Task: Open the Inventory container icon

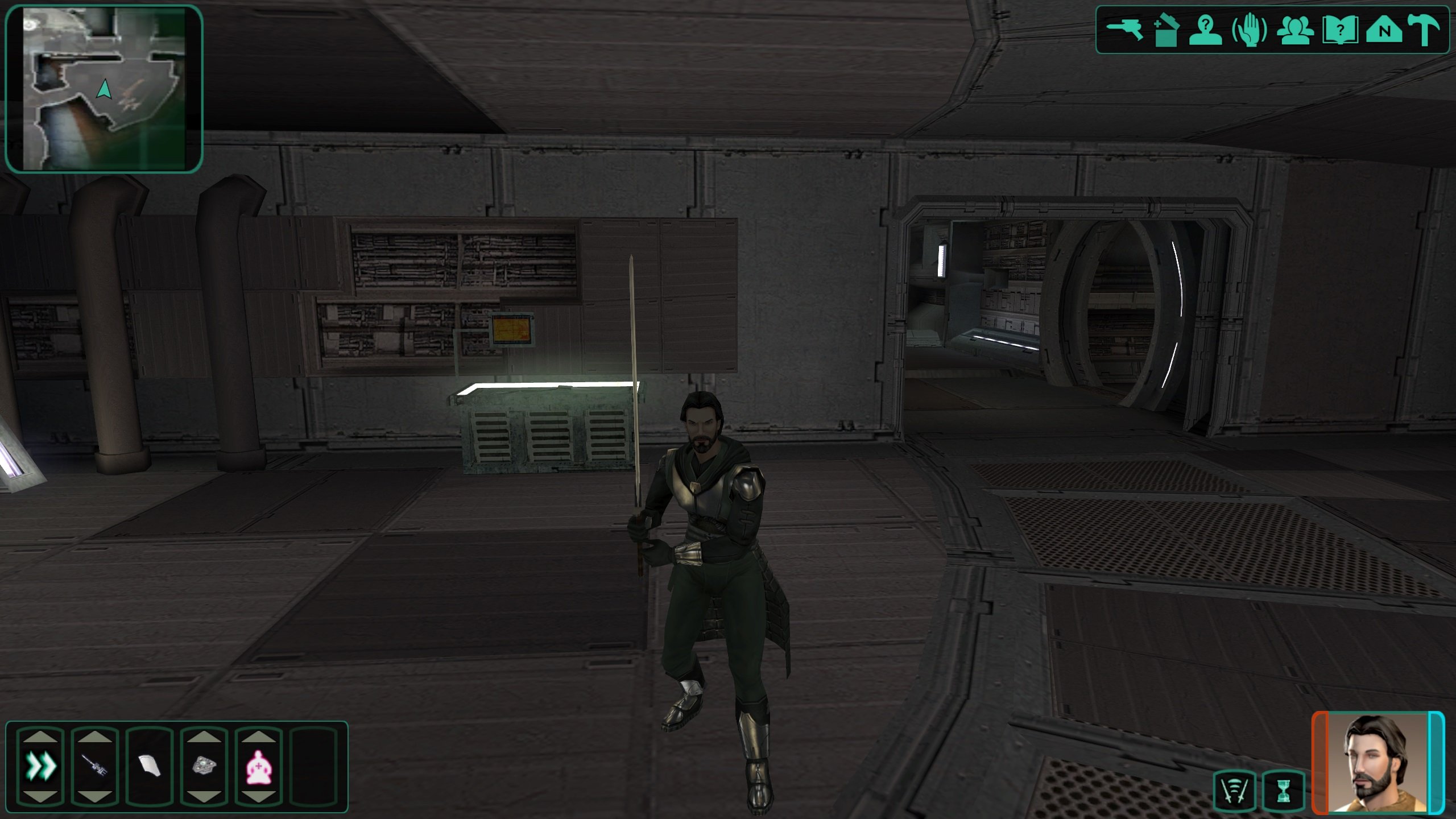Action: click(1165, 30)
